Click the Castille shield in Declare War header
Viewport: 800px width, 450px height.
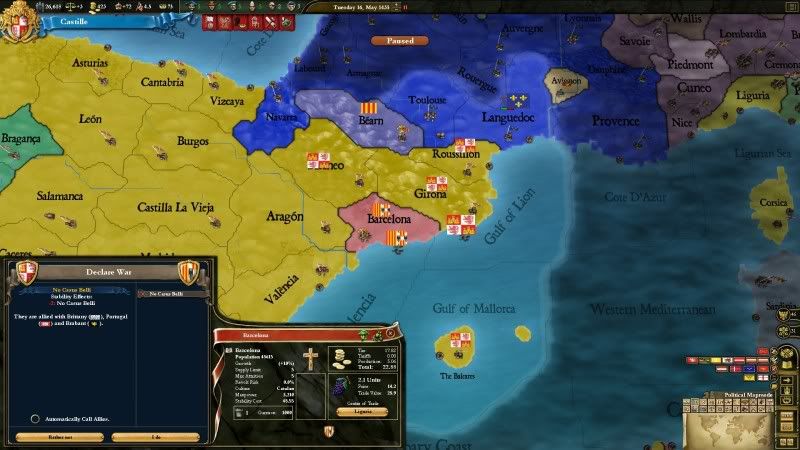click(26, 269)
